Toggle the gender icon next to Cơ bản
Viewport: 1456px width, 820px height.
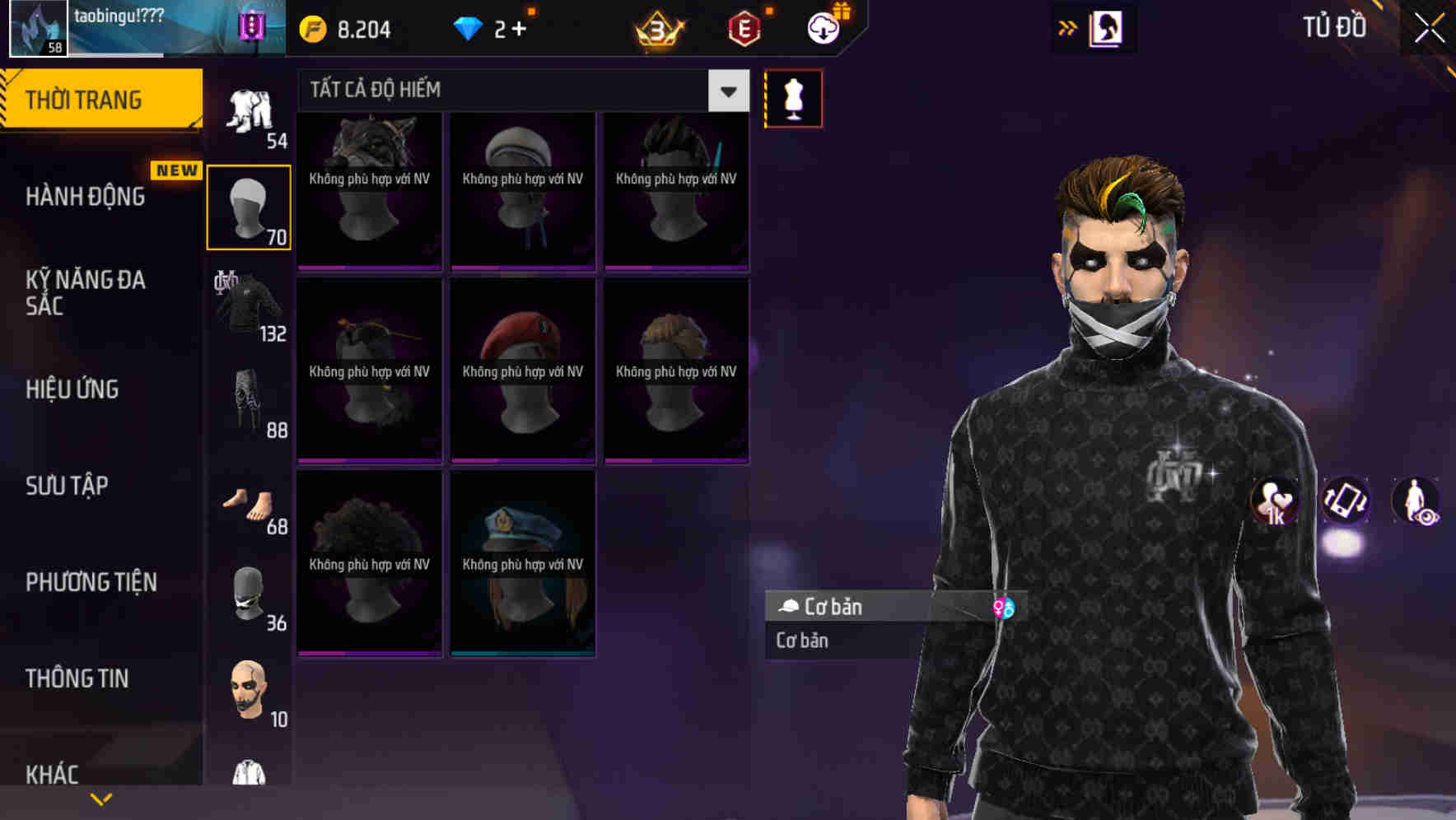point(1005,608)
